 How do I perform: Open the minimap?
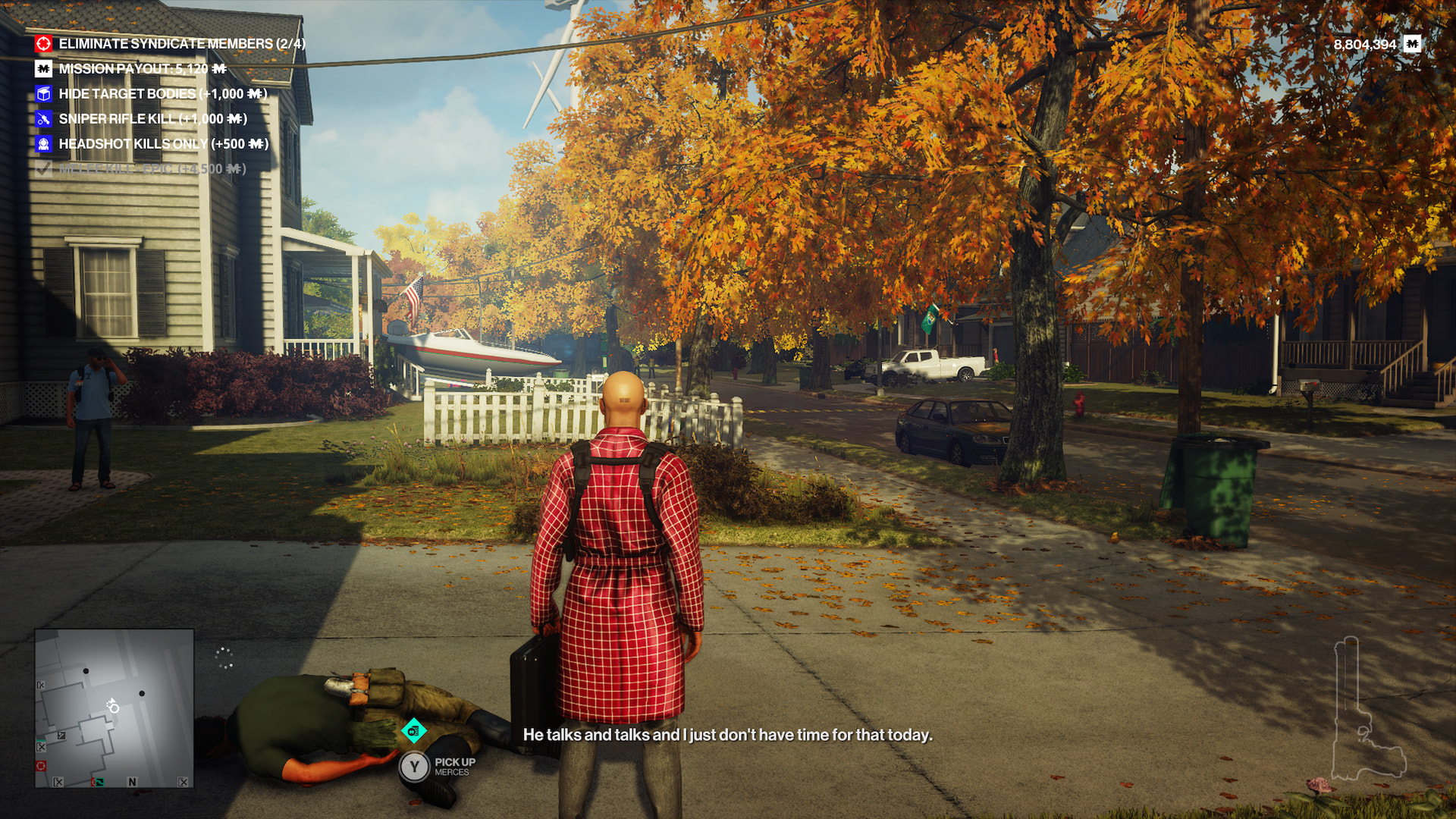(x=114, y=708)
